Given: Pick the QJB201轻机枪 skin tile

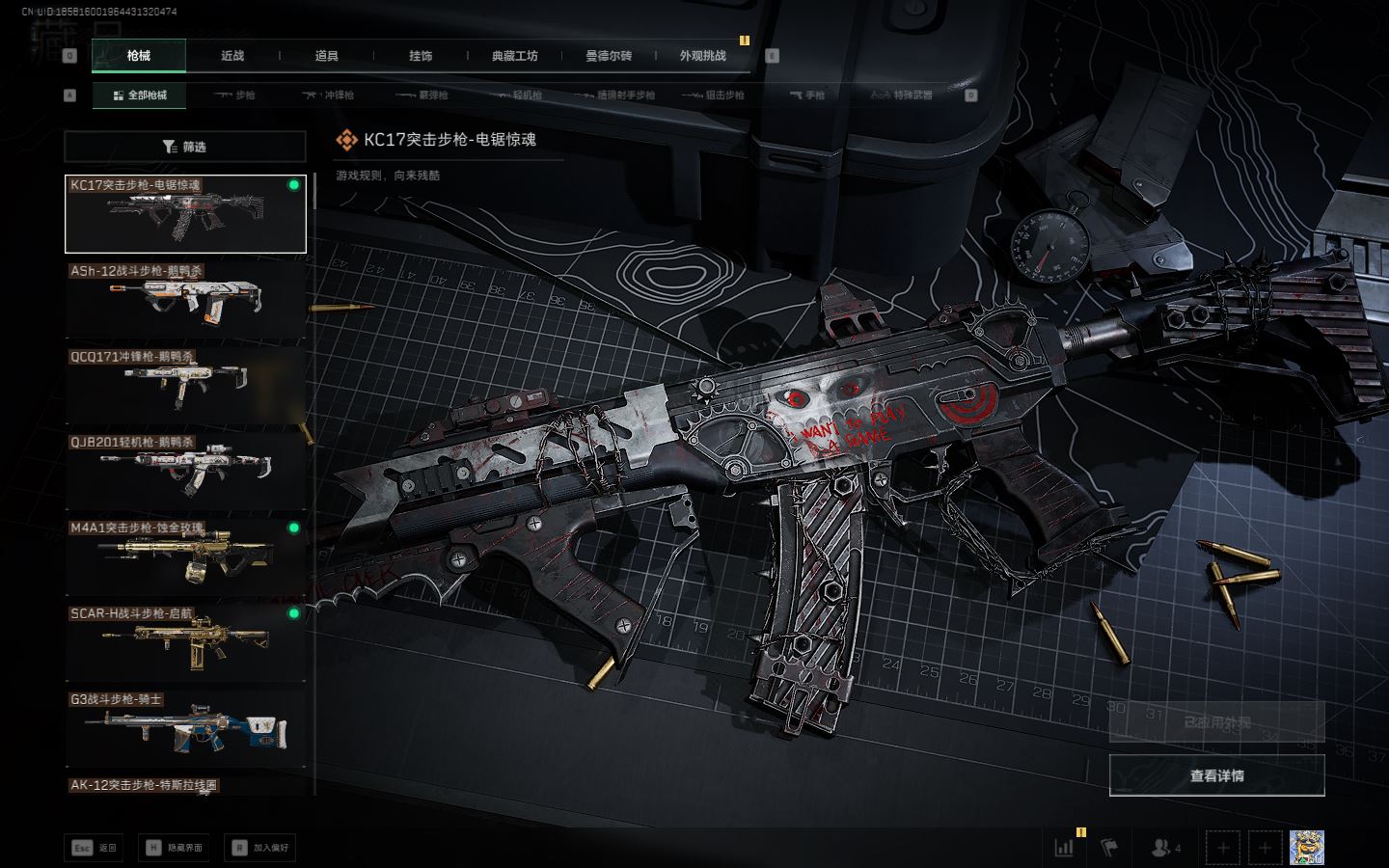Looking at the screenshot, I should (185, 471).
